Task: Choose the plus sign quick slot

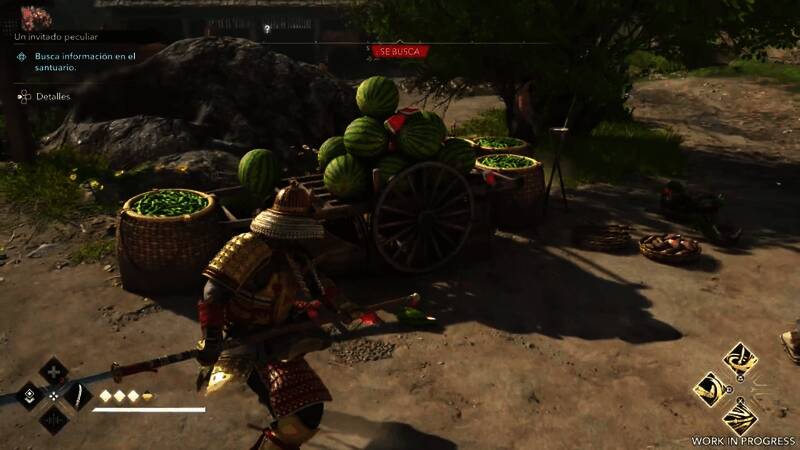Action: [53, 372]
